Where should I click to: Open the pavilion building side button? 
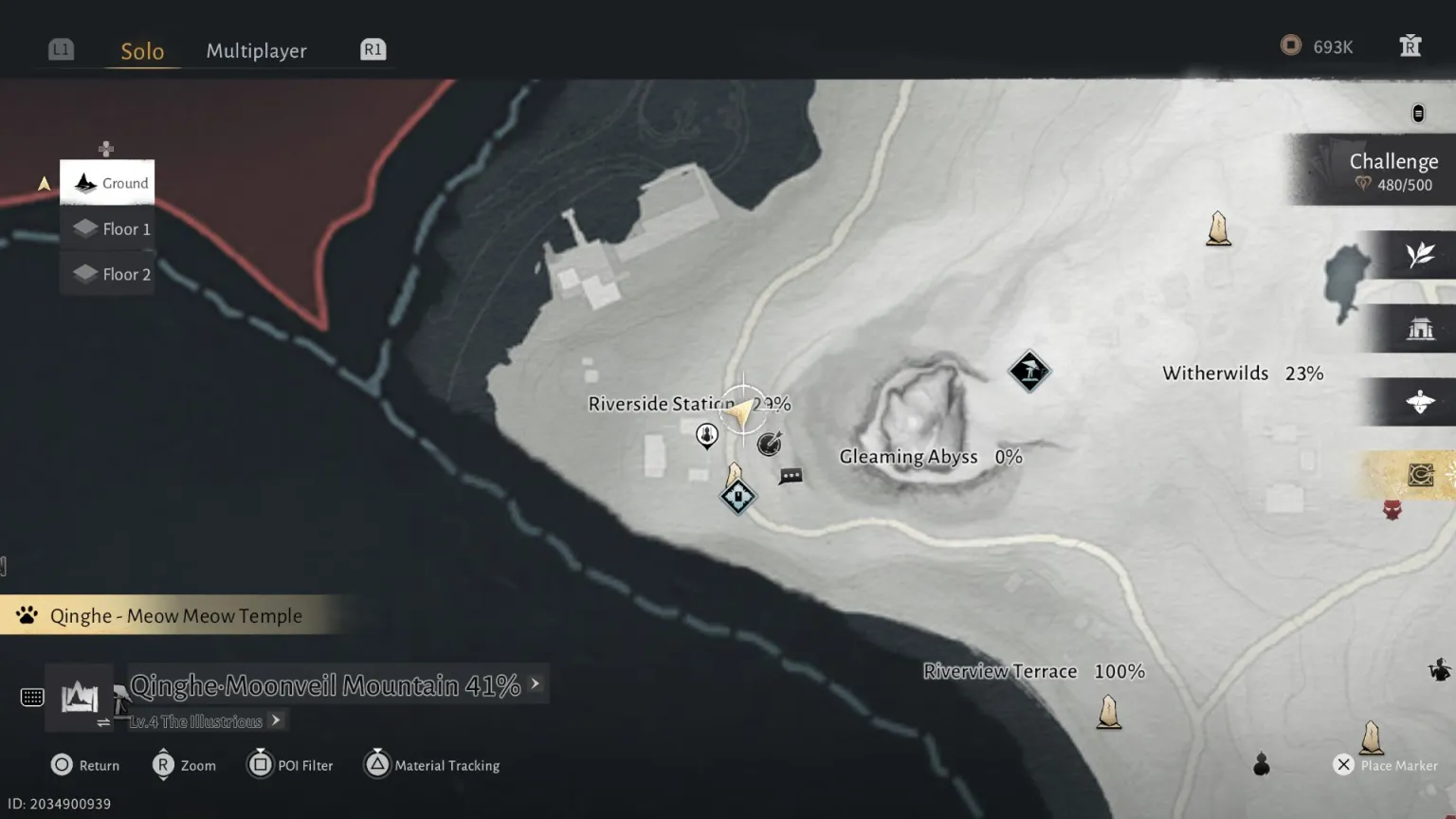(1419, 329)
